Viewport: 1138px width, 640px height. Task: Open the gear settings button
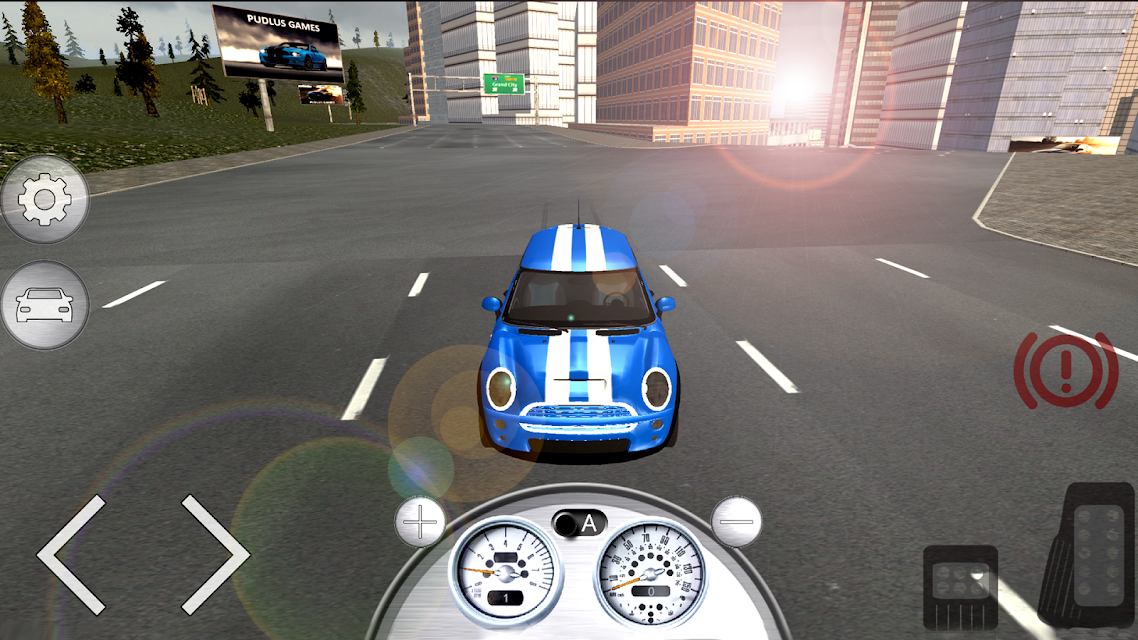click(45, 201)
